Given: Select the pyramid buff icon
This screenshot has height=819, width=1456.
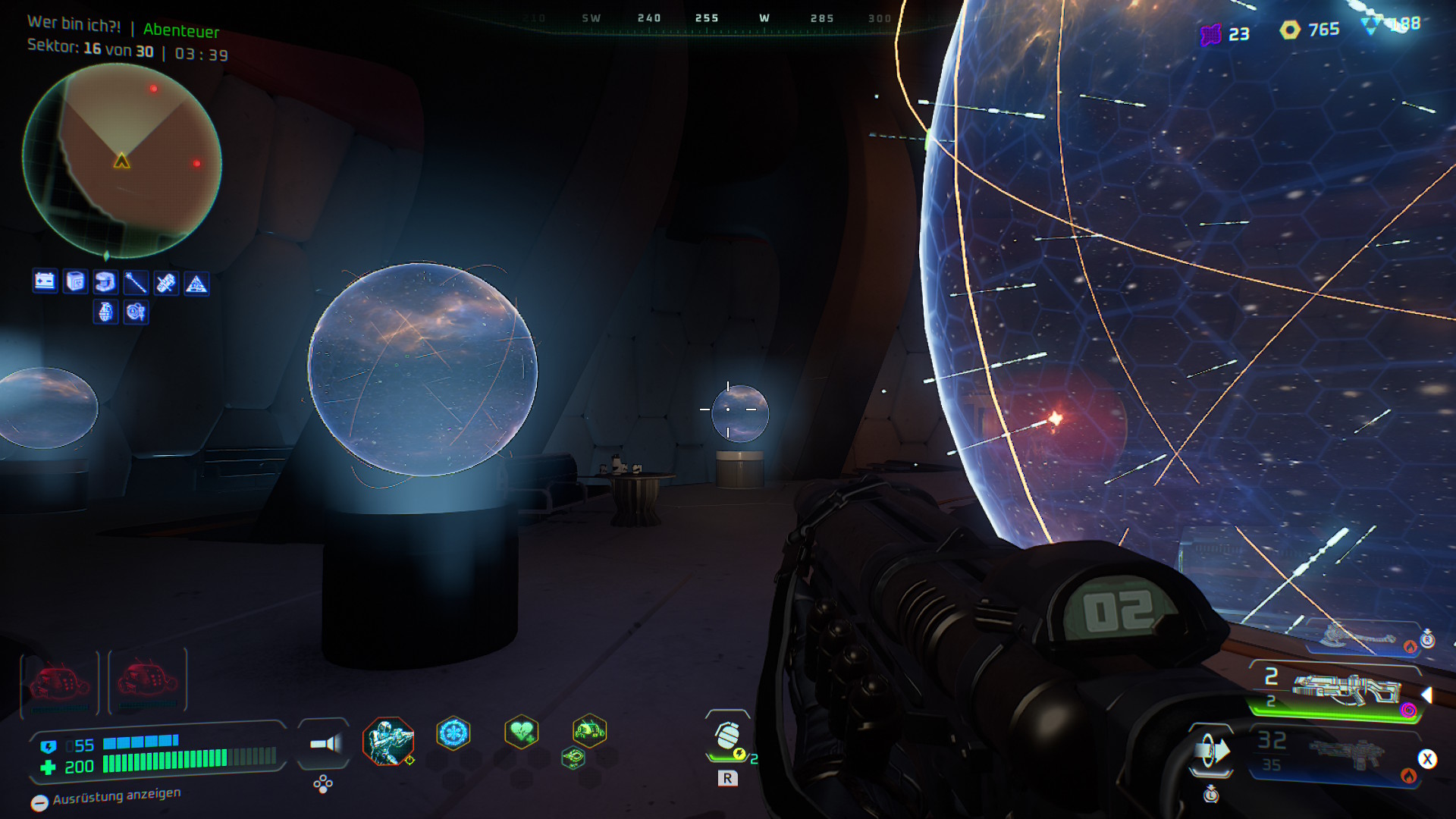Looking at the screenshot, I should (x=196, y=284).
